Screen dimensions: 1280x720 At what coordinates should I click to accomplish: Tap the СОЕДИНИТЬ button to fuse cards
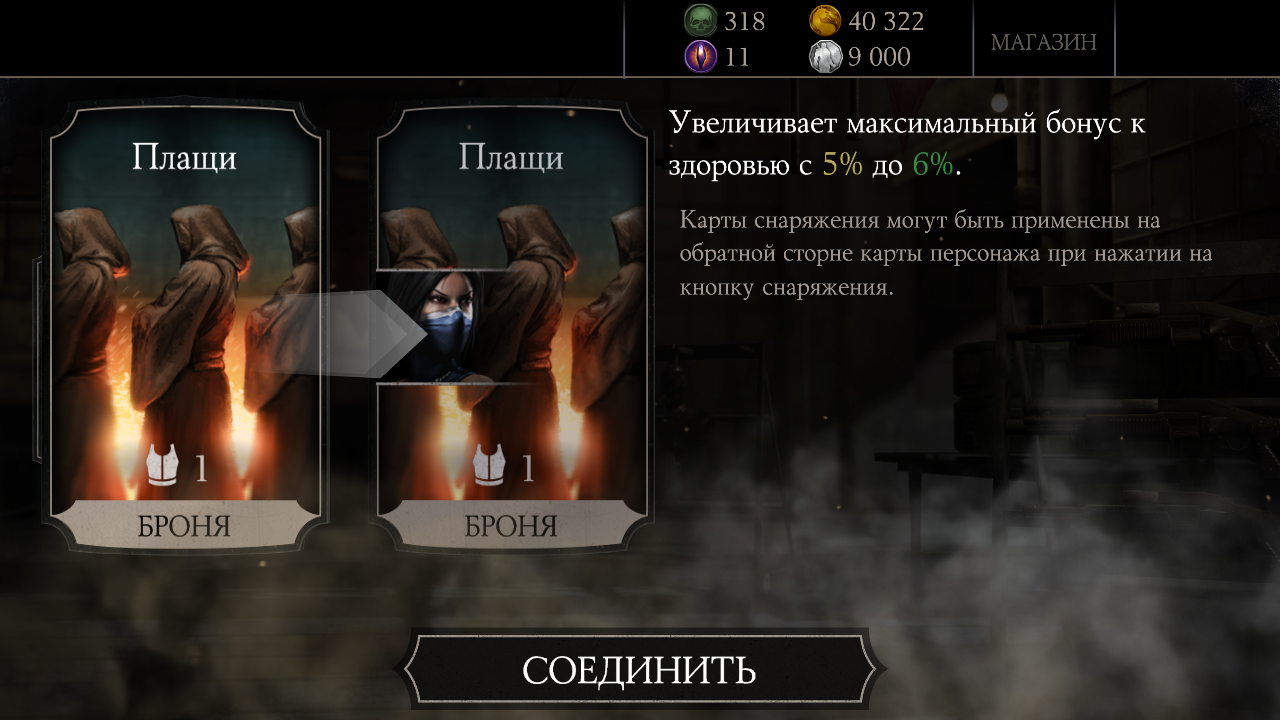tap(639, 669)
